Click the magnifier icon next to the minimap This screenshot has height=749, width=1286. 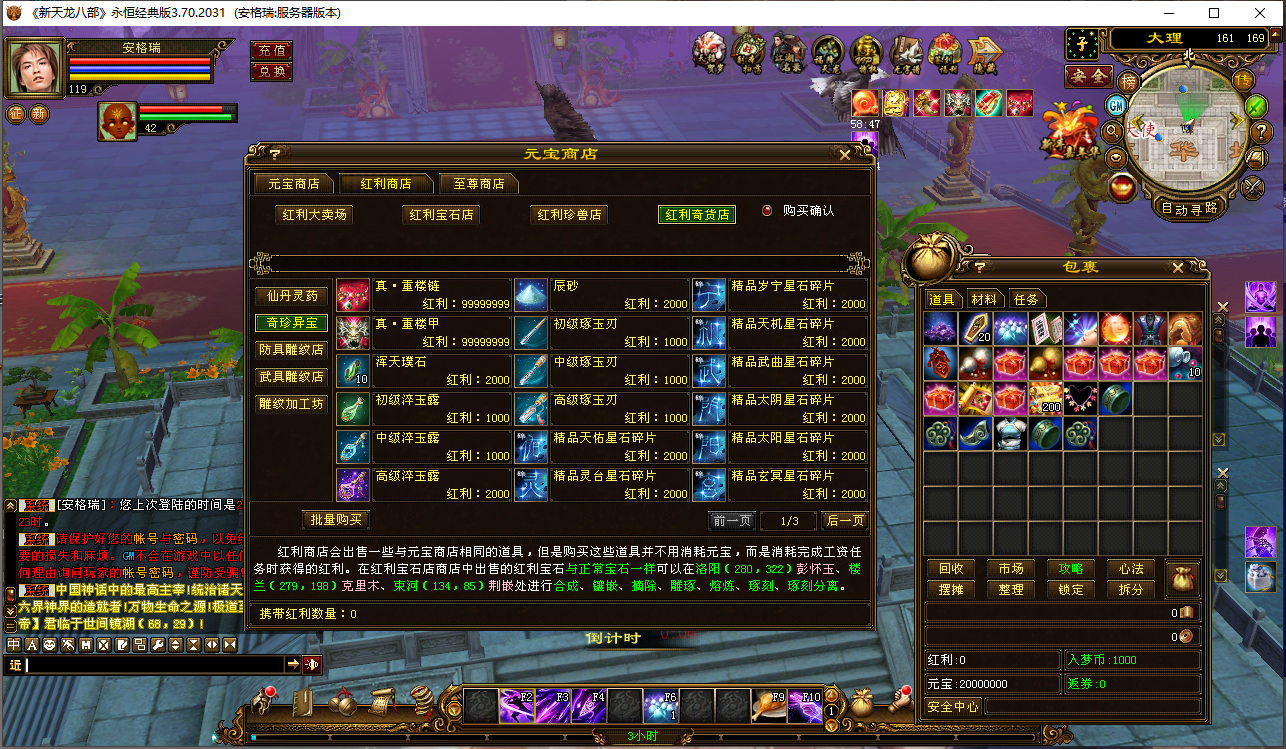(1111, 131)
